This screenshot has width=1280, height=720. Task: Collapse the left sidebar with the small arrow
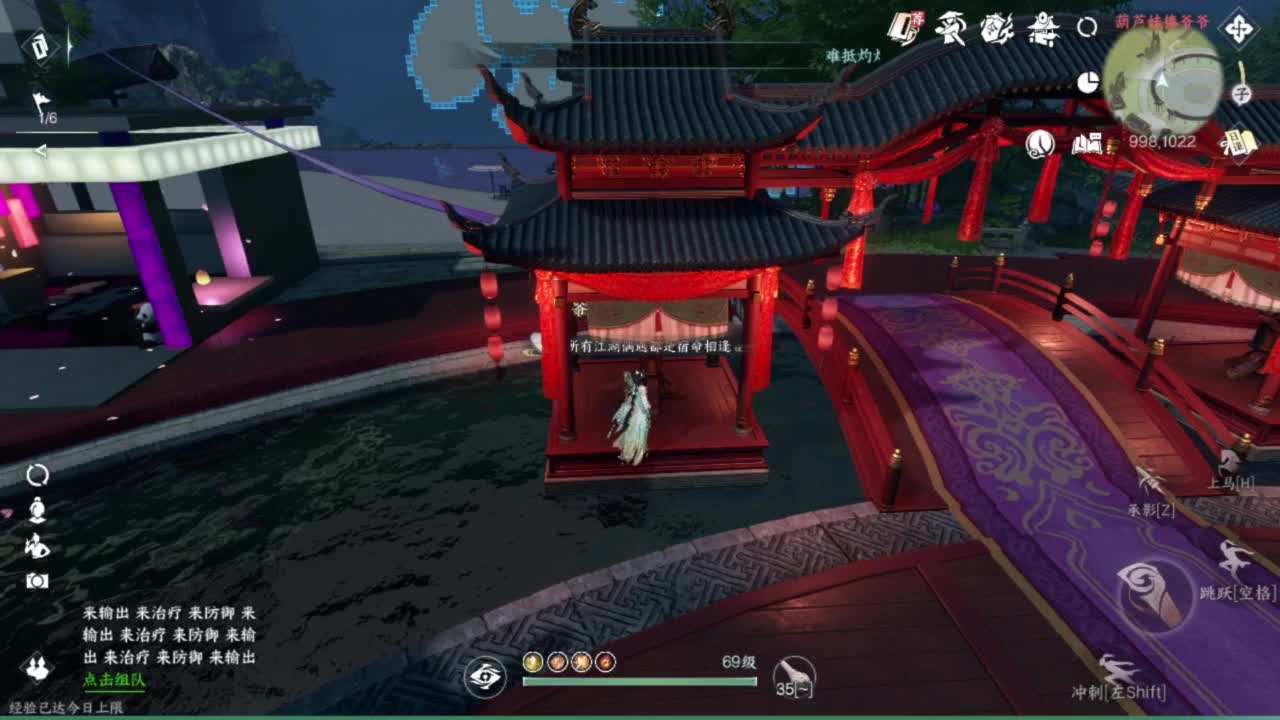coord(40,150)
